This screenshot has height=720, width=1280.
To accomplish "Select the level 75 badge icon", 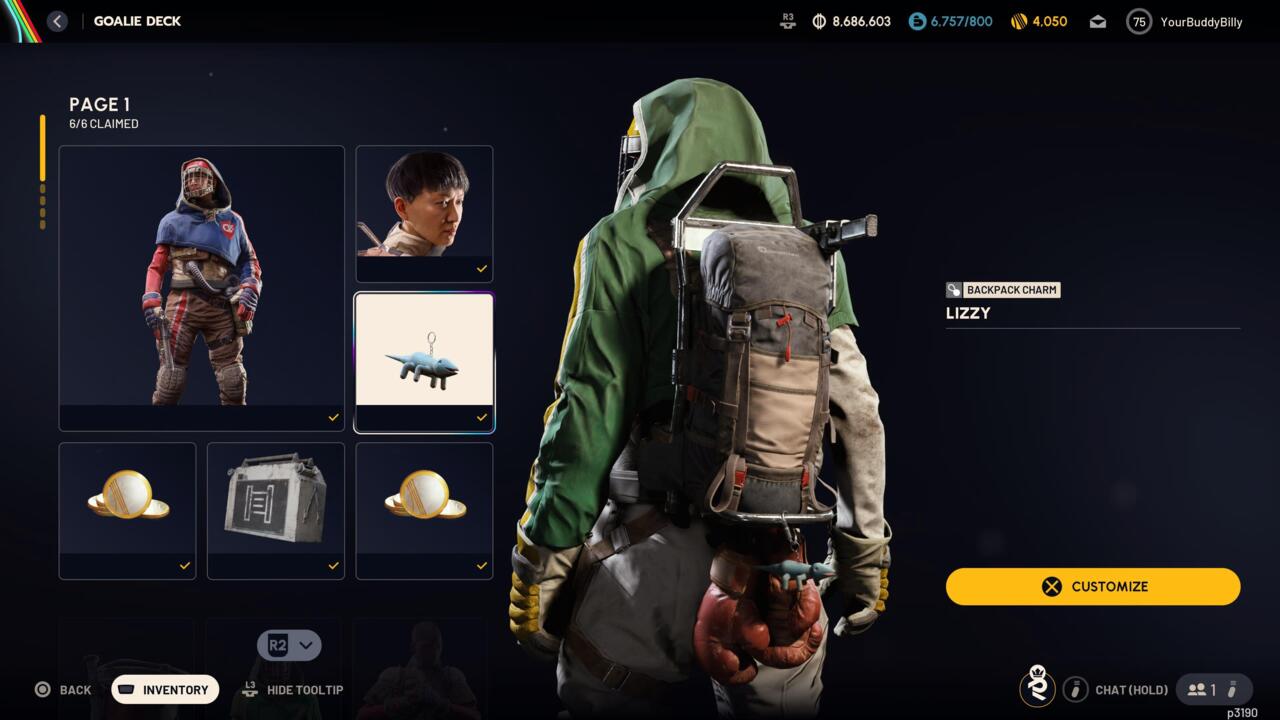I will [x=1138, y=20].
